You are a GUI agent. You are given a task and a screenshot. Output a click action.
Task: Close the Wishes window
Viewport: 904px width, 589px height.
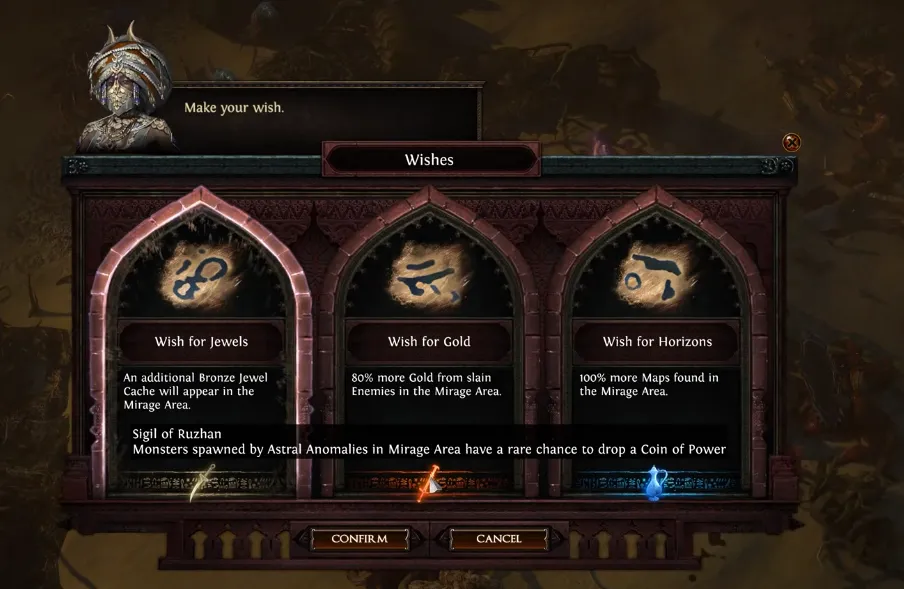(x=791, y=142)
